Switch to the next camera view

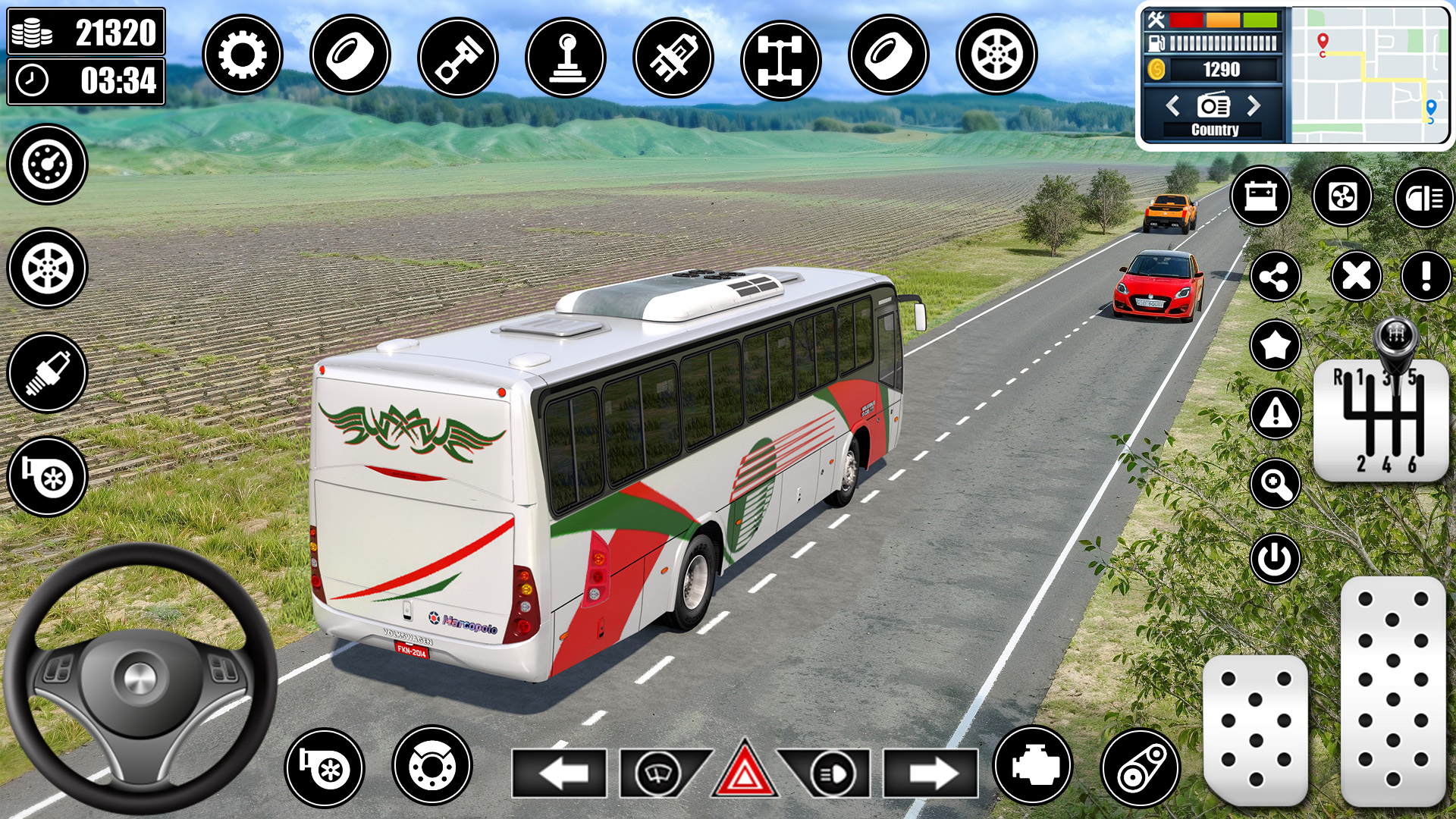tap(1254, 105)
